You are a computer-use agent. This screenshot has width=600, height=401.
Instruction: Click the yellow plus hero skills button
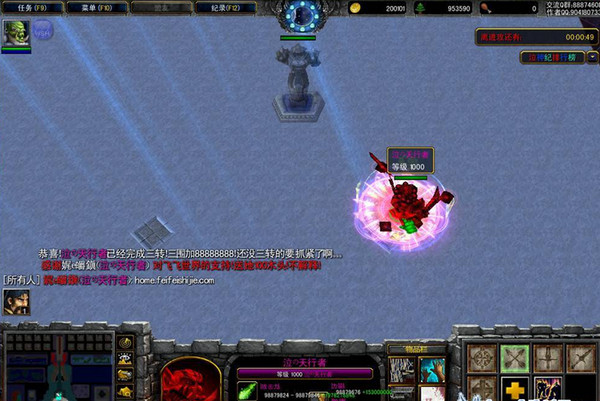(513, 389)
